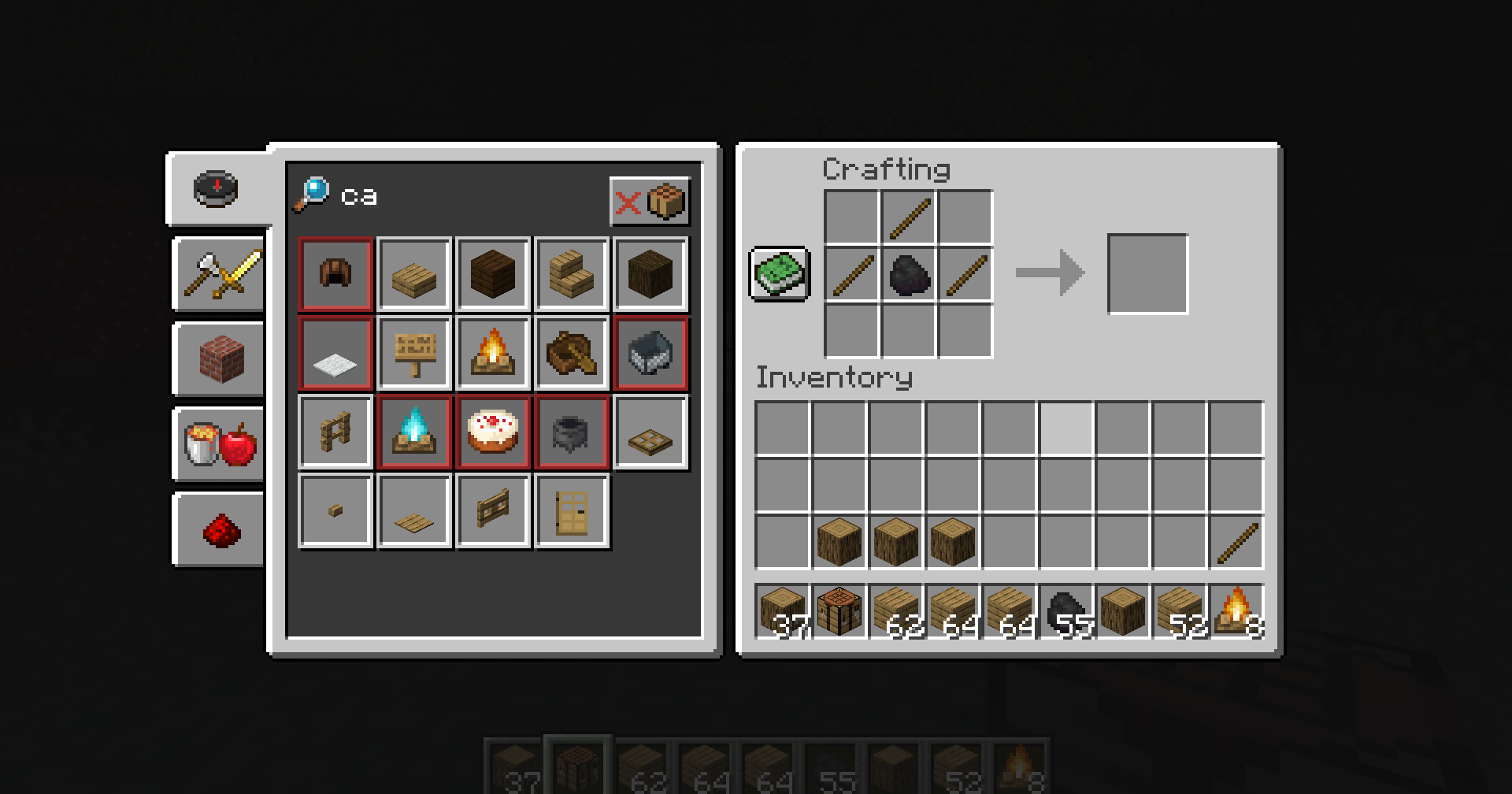The height and width of the screenshot is (794, 1512).
Task: Select the minecart recipe
Action: (x=650, y=353)
